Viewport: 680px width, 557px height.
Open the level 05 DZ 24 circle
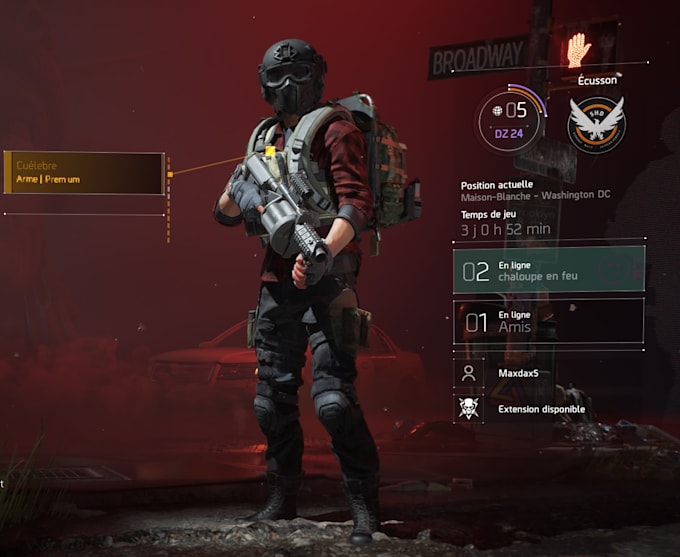511,119
